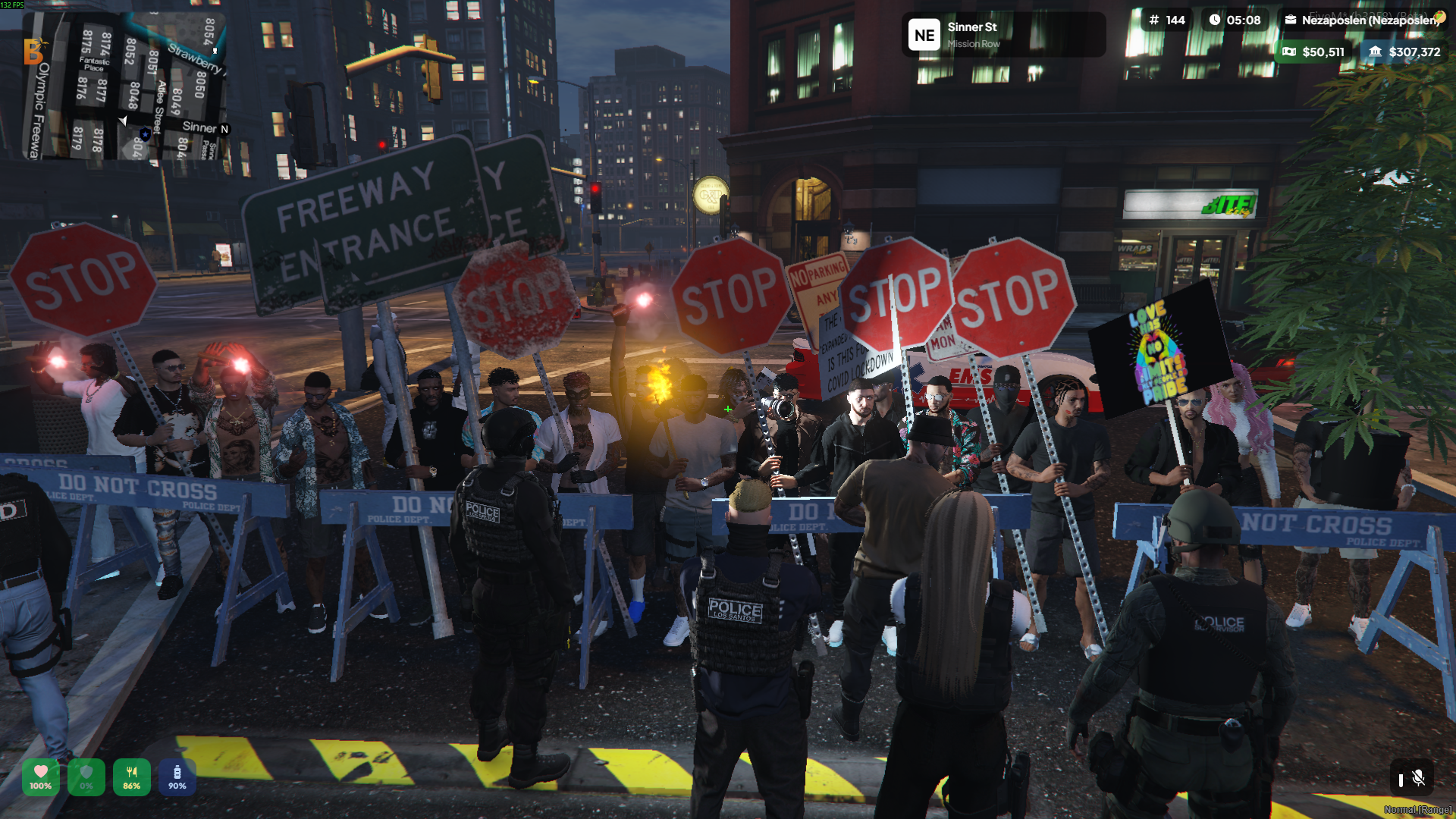Click the hunger fork-and-knife icon
The image size is (1456, 819).
[x=130, y=772]
